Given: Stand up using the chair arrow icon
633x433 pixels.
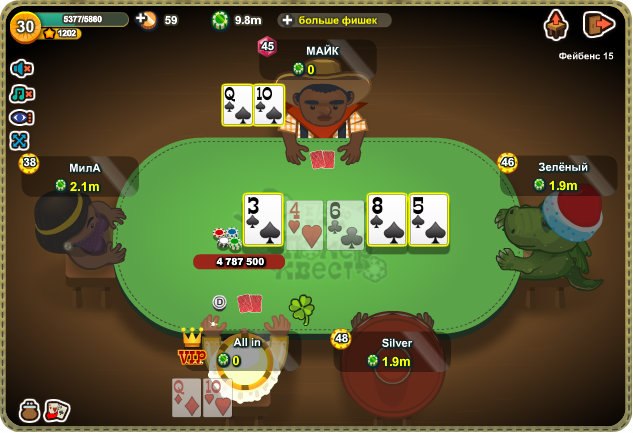Looking at the screenshot, I should pyautogui.click(x=557, y=24).
